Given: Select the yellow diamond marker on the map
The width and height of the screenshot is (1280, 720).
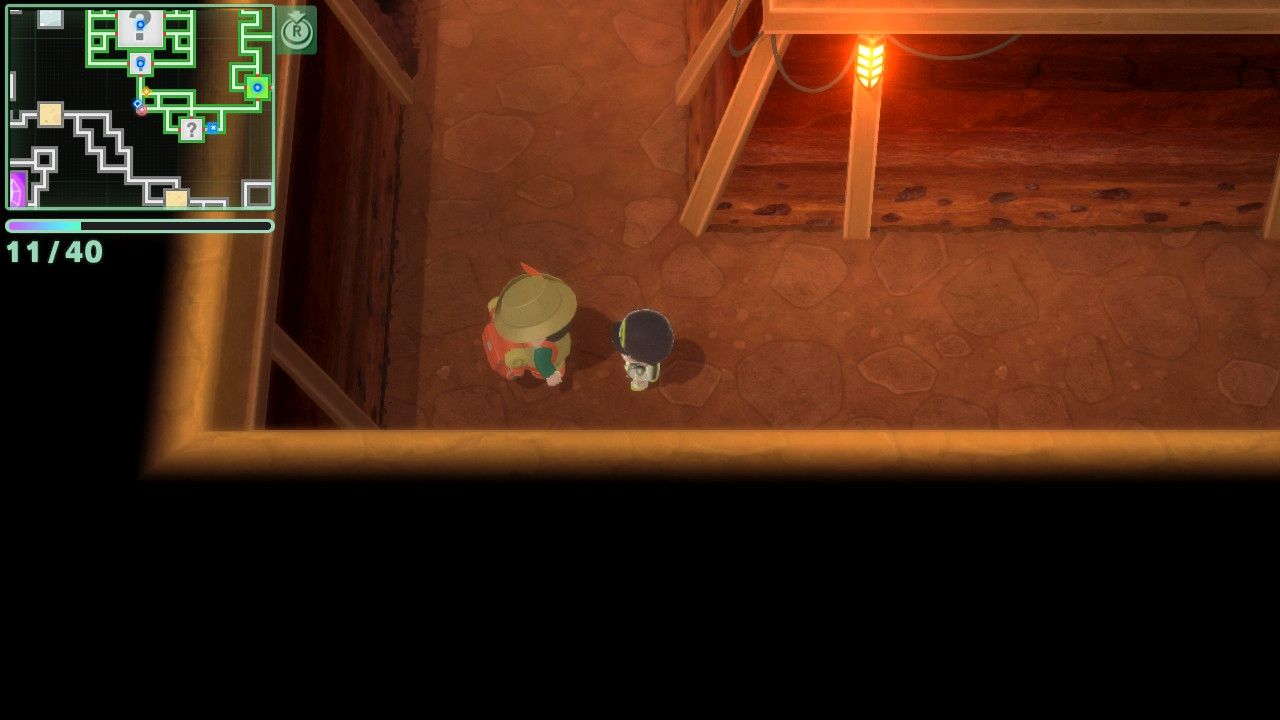Looking at the screenshot, I should [146, 91].
